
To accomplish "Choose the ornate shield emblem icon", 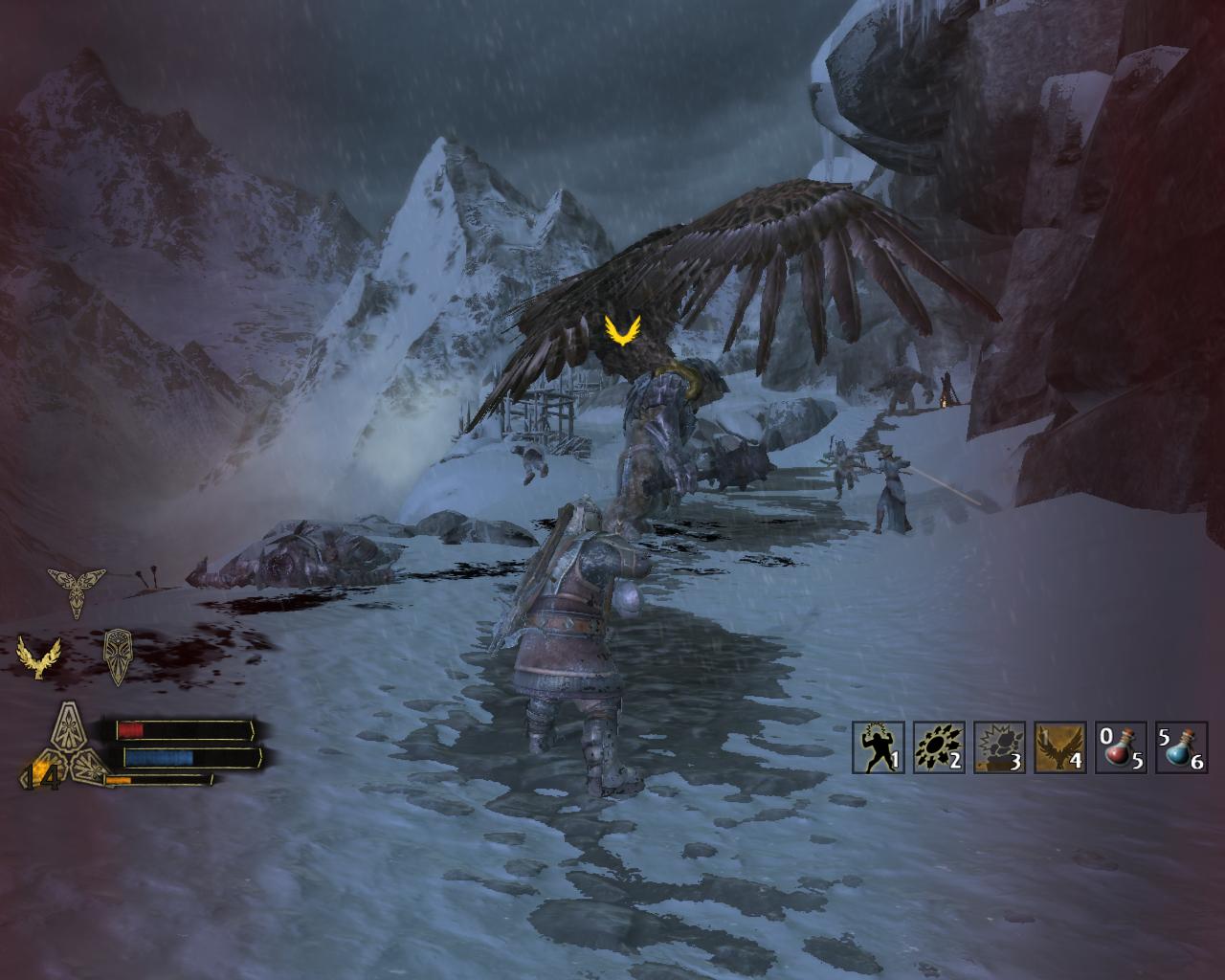I will coord(118,656).
